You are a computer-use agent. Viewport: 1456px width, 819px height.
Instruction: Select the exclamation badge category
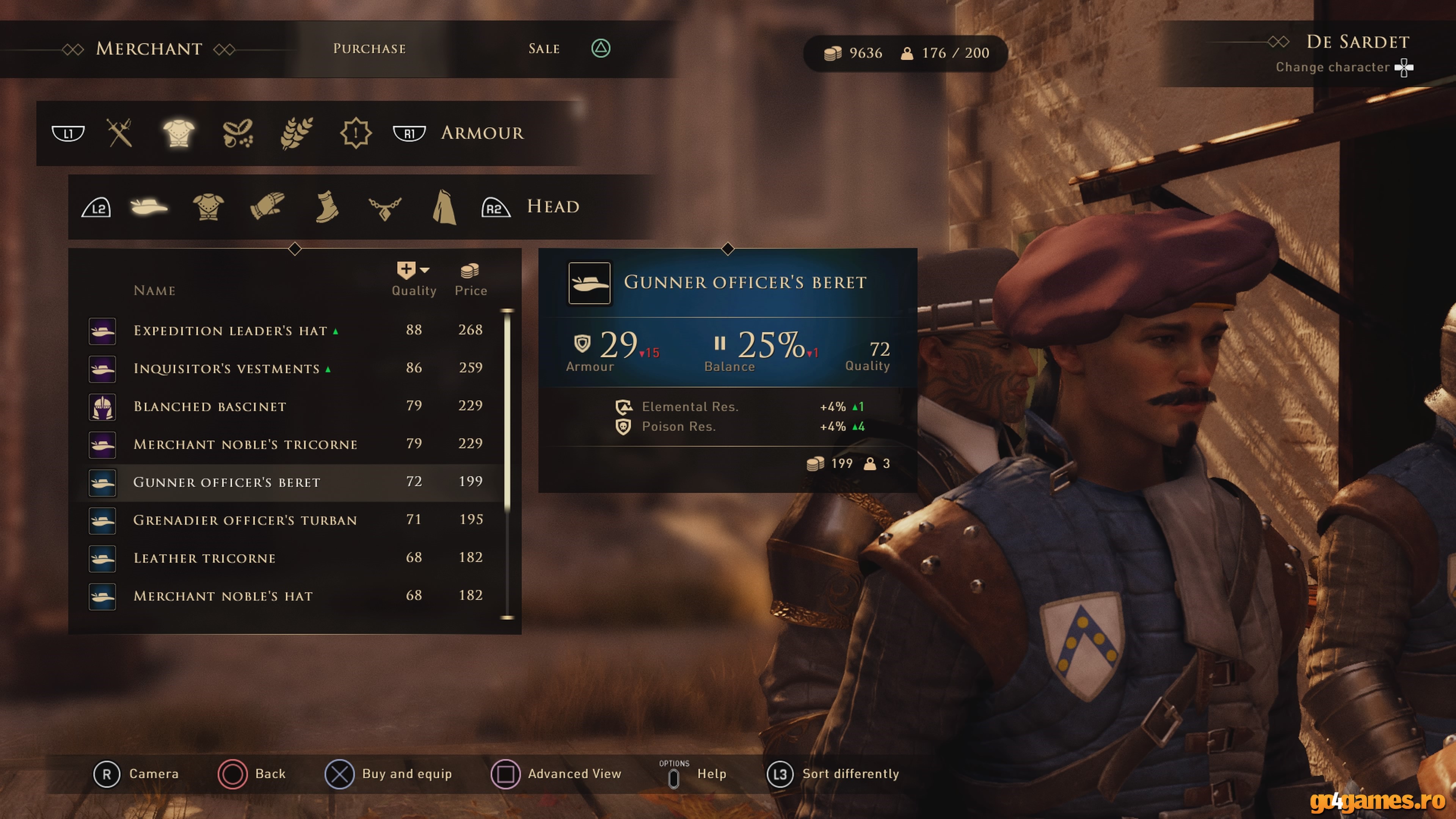coord(356,133)
